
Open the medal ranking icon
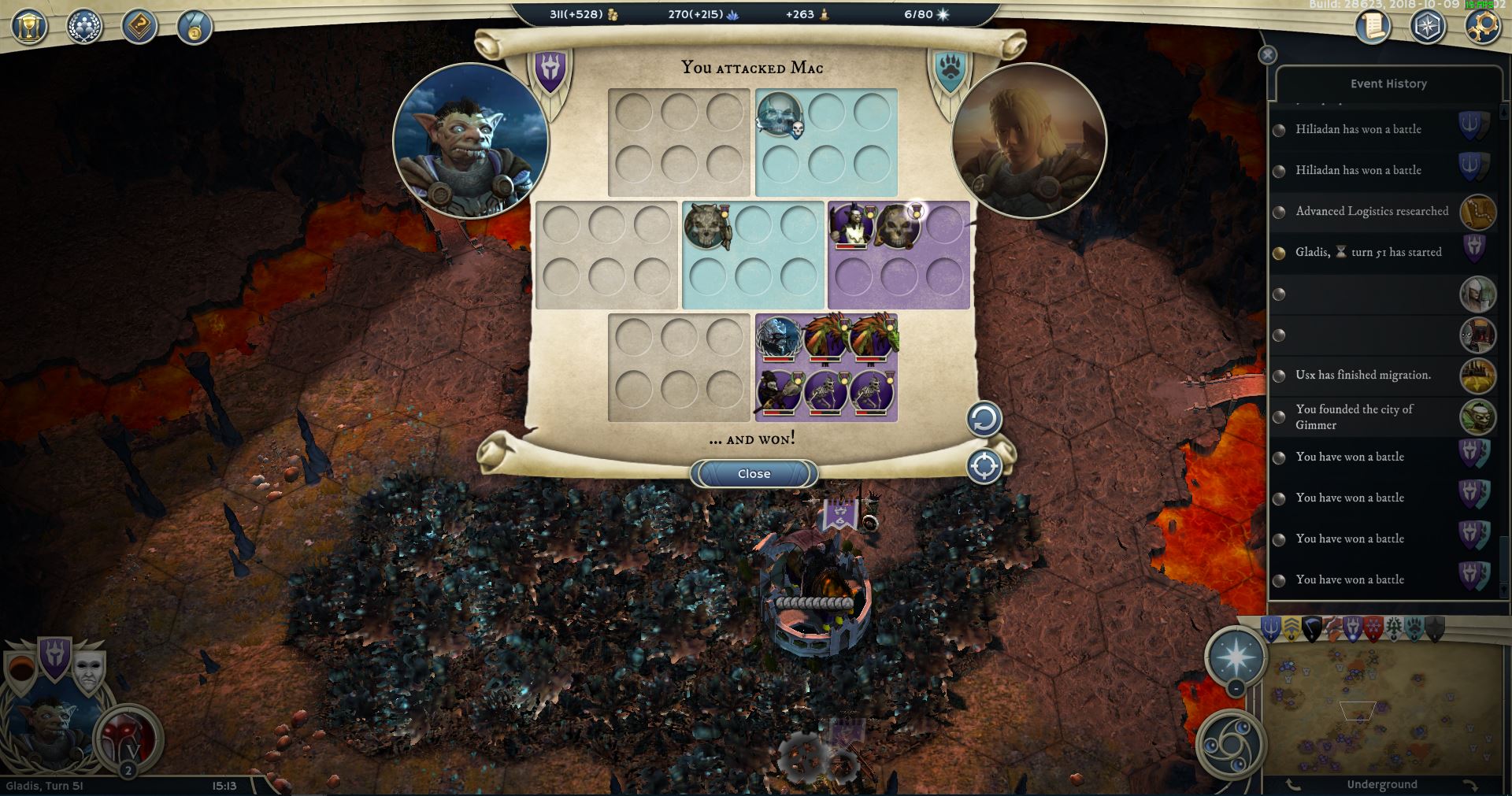[x=193, y=28]
